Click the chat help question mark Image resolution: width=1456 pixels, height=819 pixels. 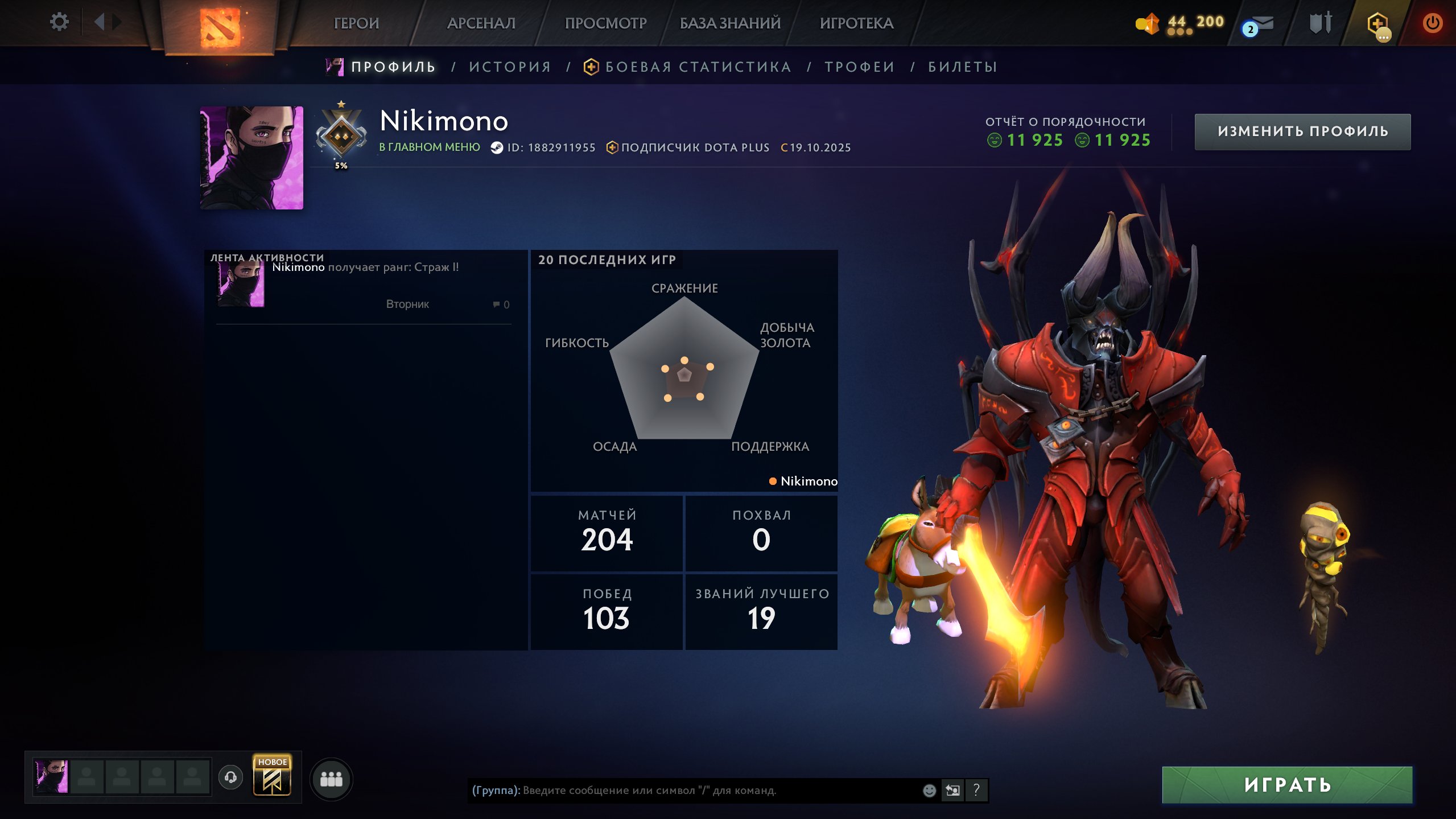[976, 790]
